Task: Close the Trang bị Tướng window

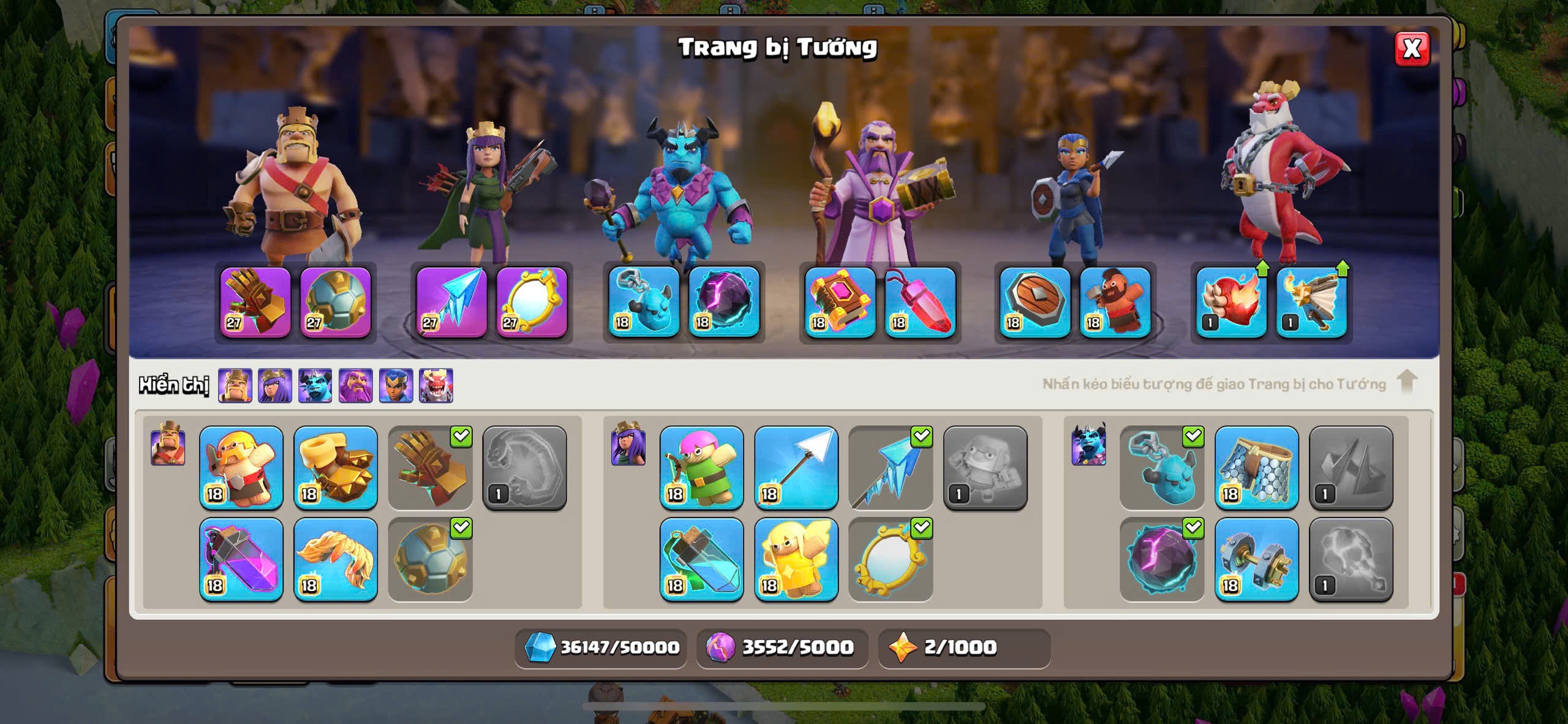Action: [1412, 48]
